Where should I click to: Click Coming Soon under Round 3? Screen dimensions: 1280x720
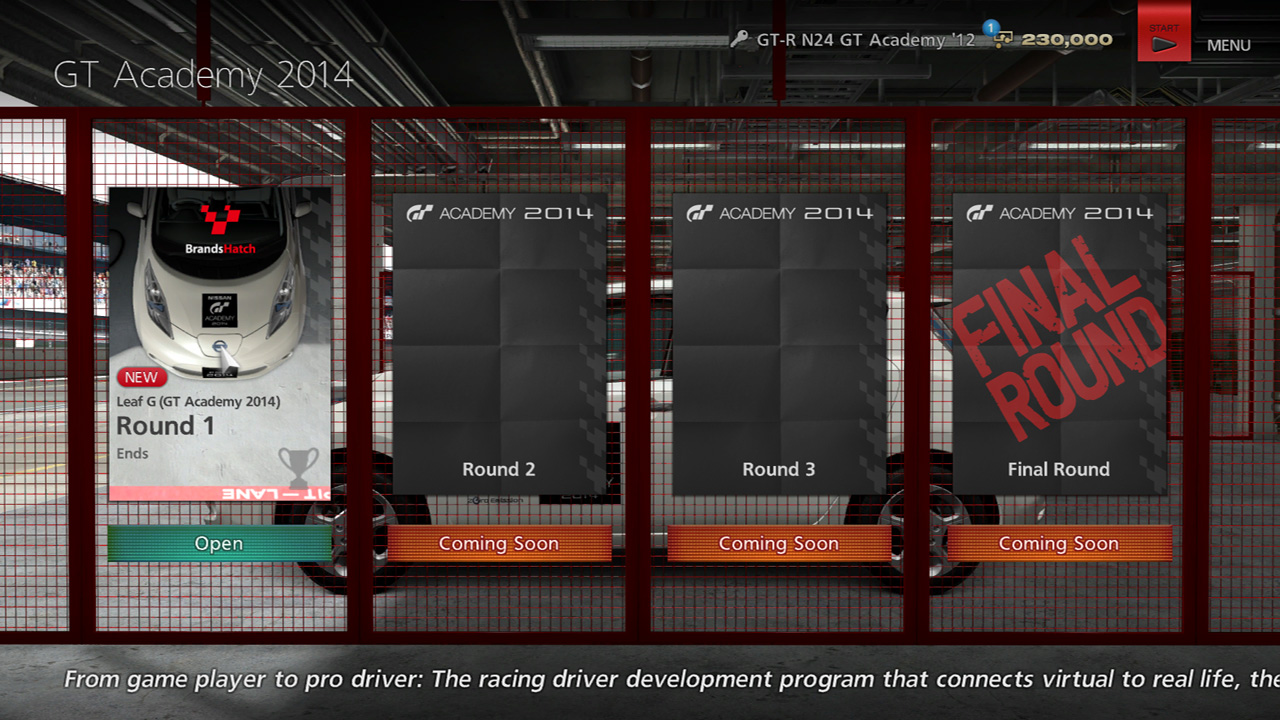tap(779, 543)
